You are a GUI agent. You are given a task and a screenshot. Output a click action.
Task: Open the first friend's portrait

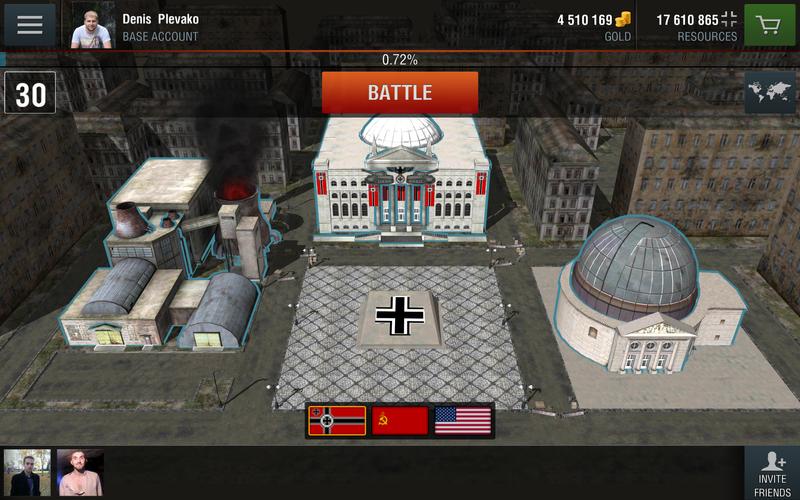coord(27,472)
